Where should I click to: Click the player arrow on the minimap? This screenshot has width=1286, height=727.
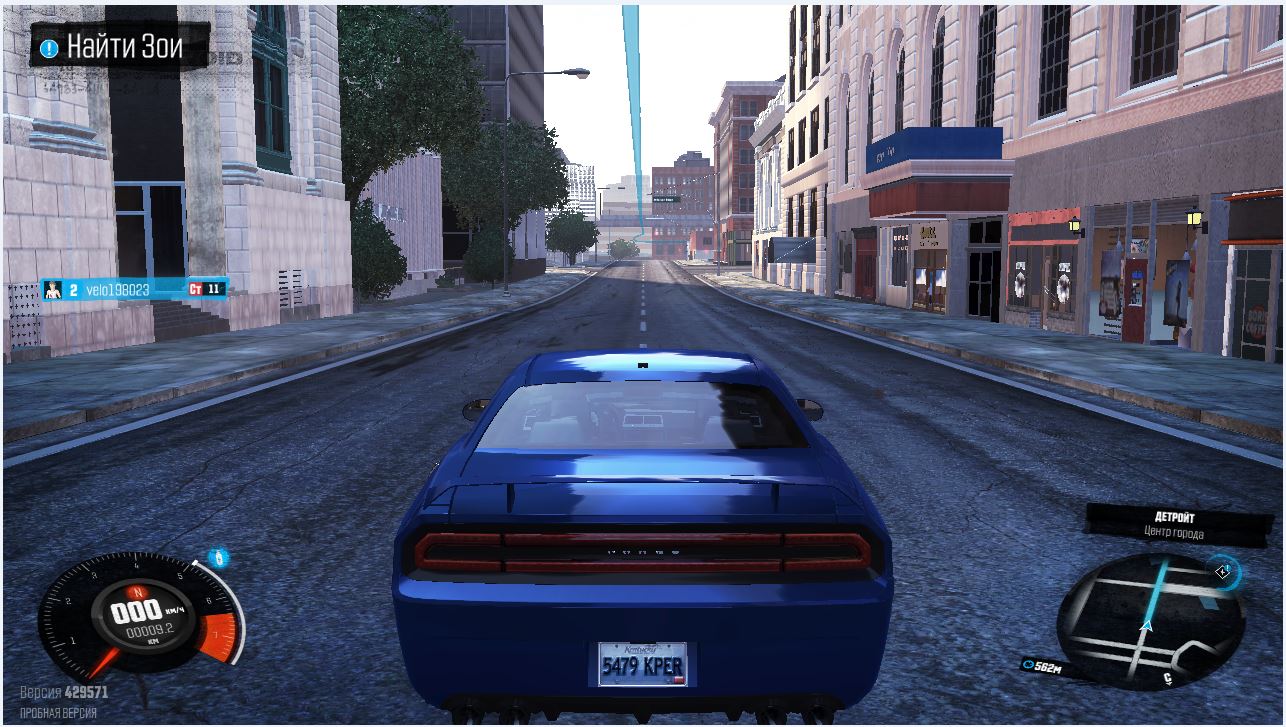[1148, 627]
